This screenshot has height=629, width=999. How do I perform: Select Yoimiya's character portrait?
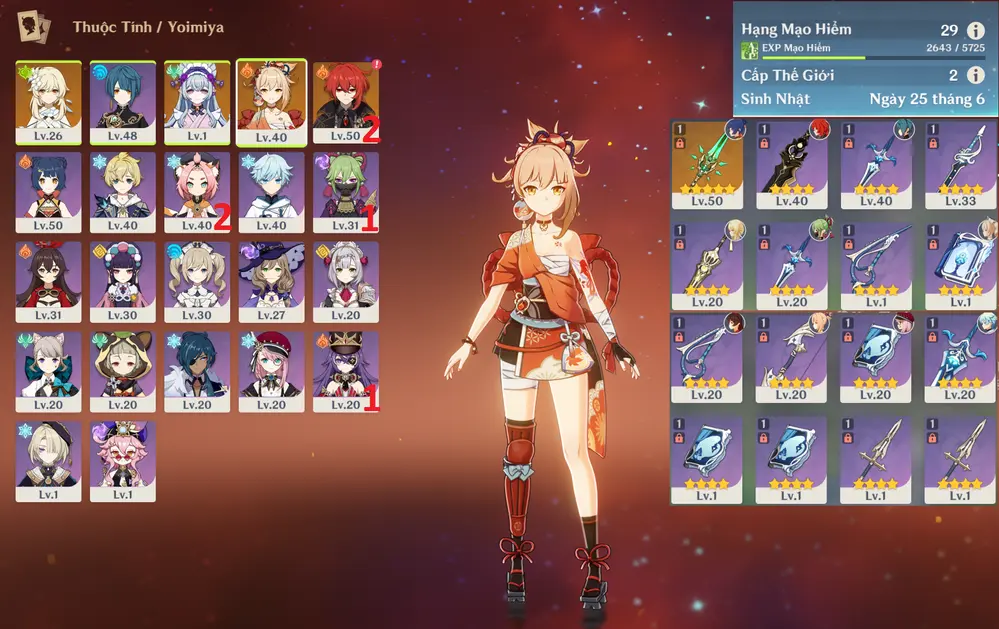point(271,102)
